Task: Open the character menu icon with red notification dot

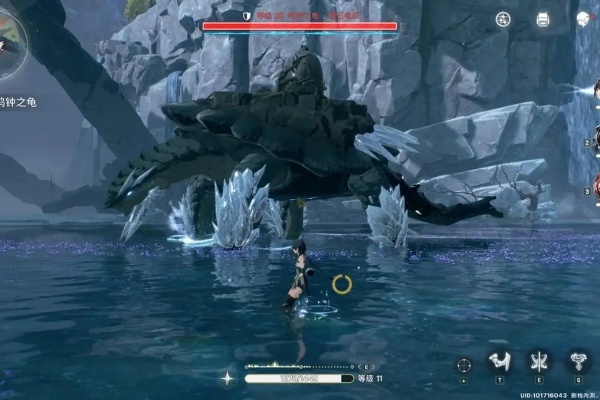Action: point(583,19)
